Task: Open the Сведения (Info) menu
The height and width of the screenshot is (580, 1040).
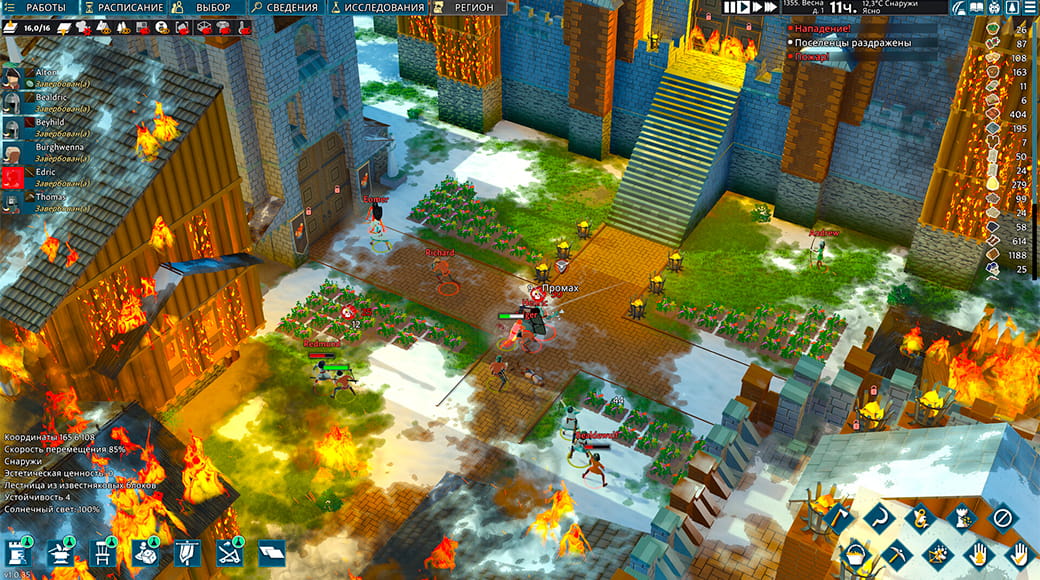Action: pos(290,7)
